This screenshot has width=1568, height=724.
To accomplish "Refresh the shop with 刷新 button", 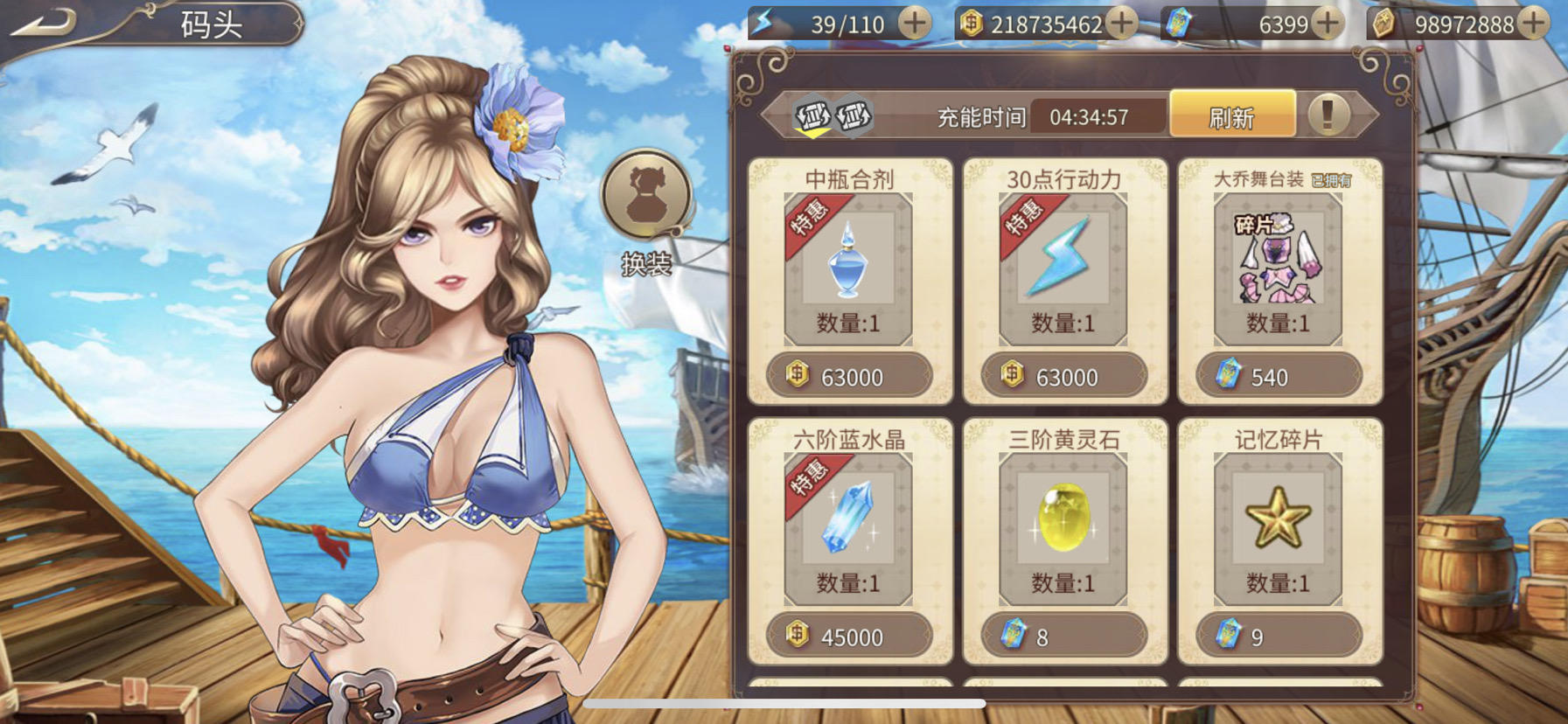I will 1231,115.
